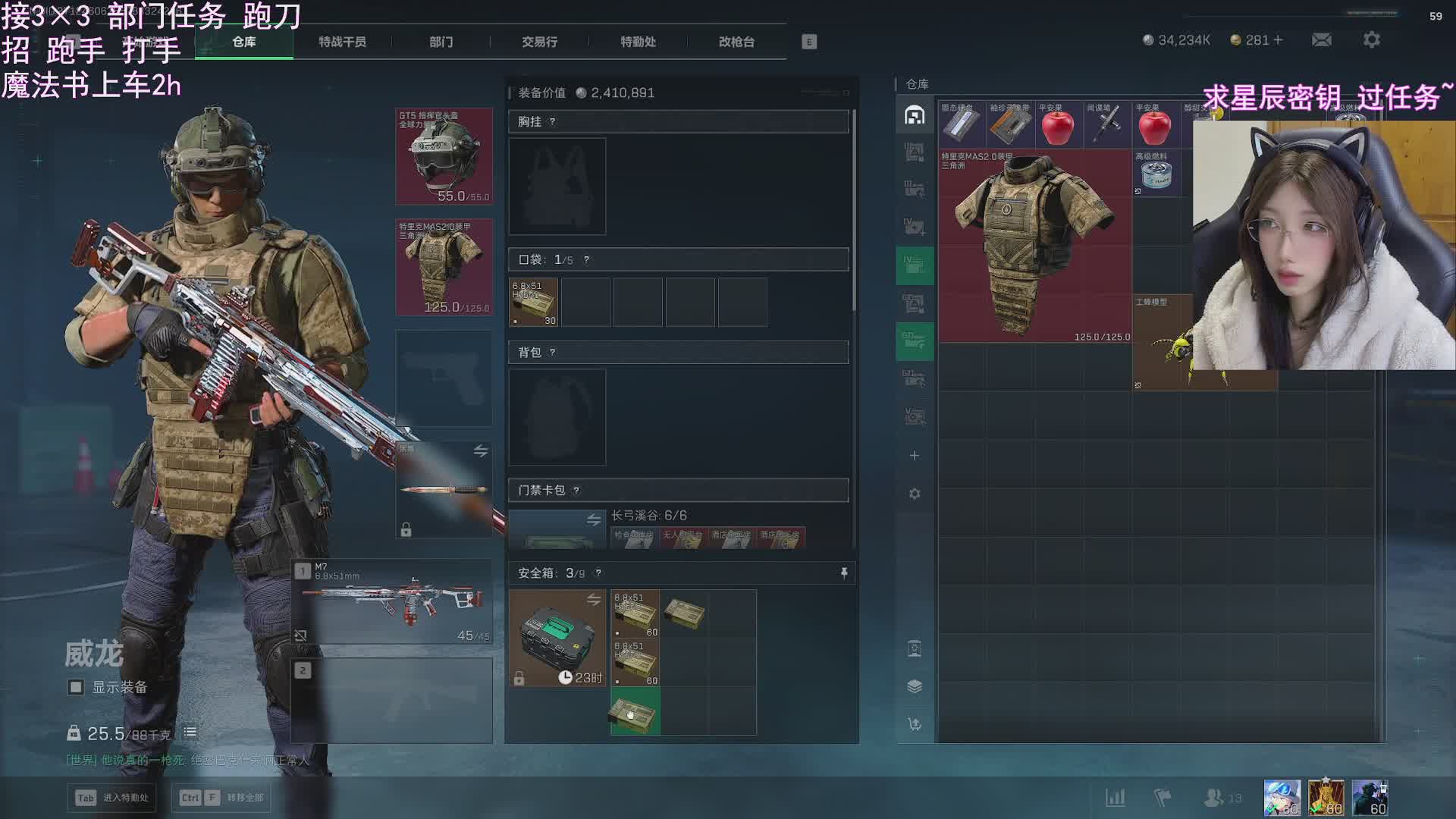Viewport: 1456px width, 819px height.
Task: Select the equipped knife melee slot
Action: point(444,489)
